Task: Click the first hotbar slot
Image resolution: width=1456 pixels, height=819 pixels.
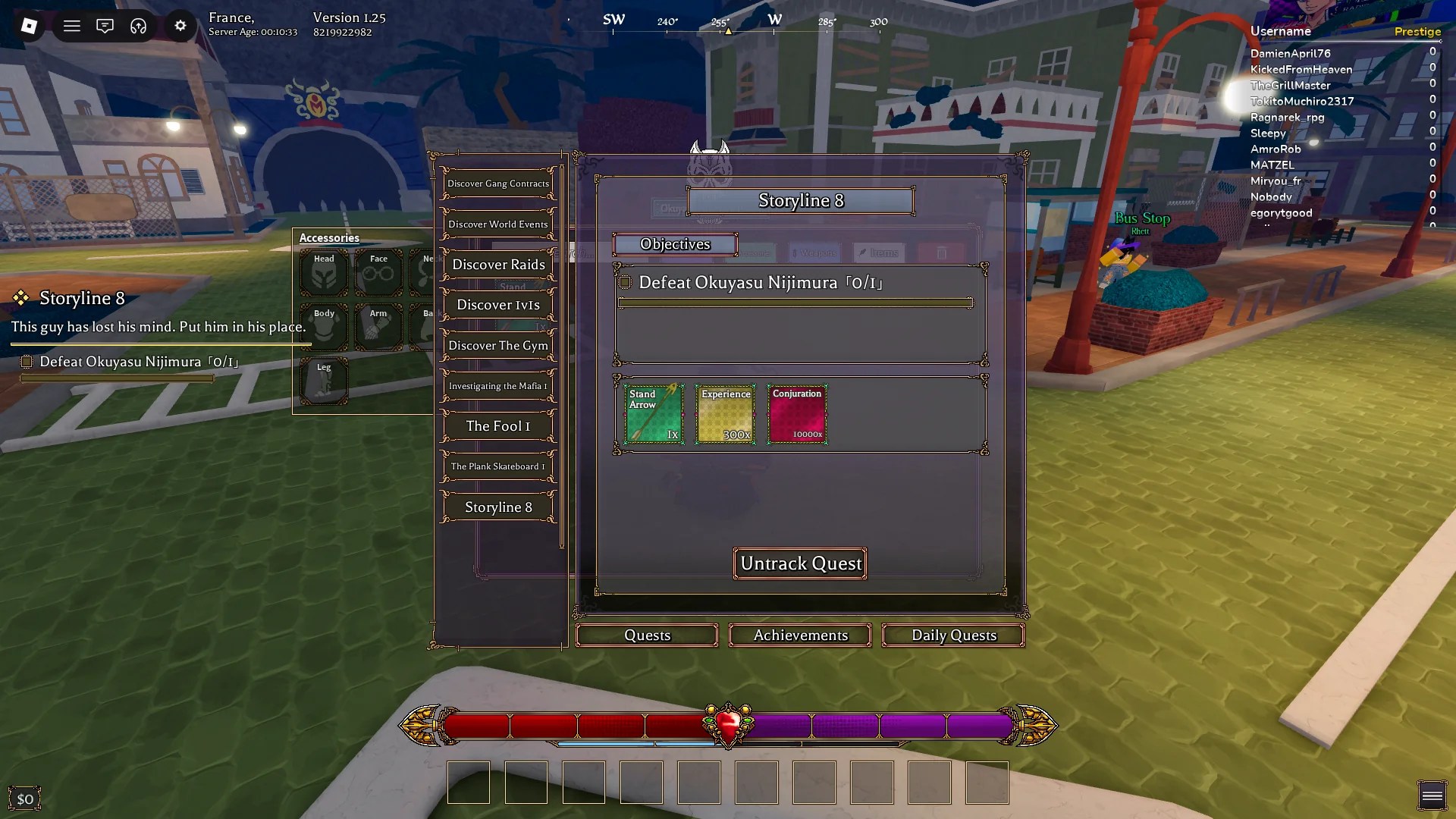Action: (468, 783)
